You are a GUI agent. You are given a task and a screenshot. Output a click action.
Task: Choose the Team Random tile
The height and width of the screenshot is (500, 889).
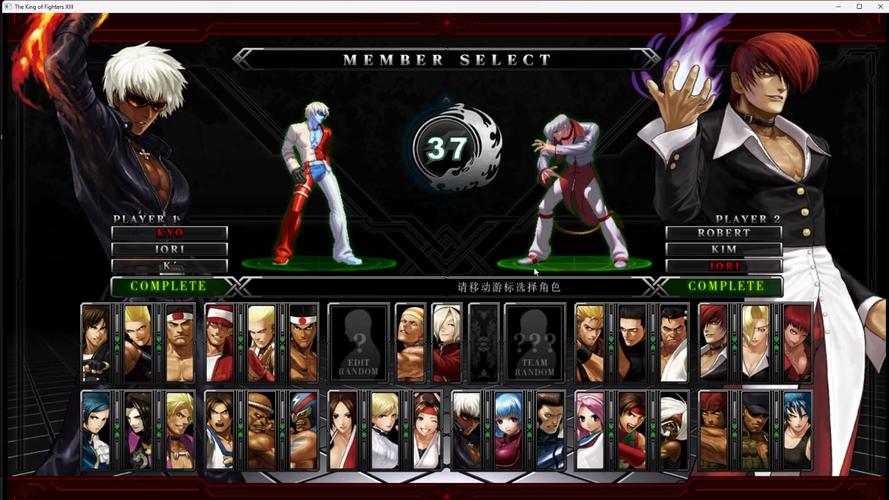point(534,343)
